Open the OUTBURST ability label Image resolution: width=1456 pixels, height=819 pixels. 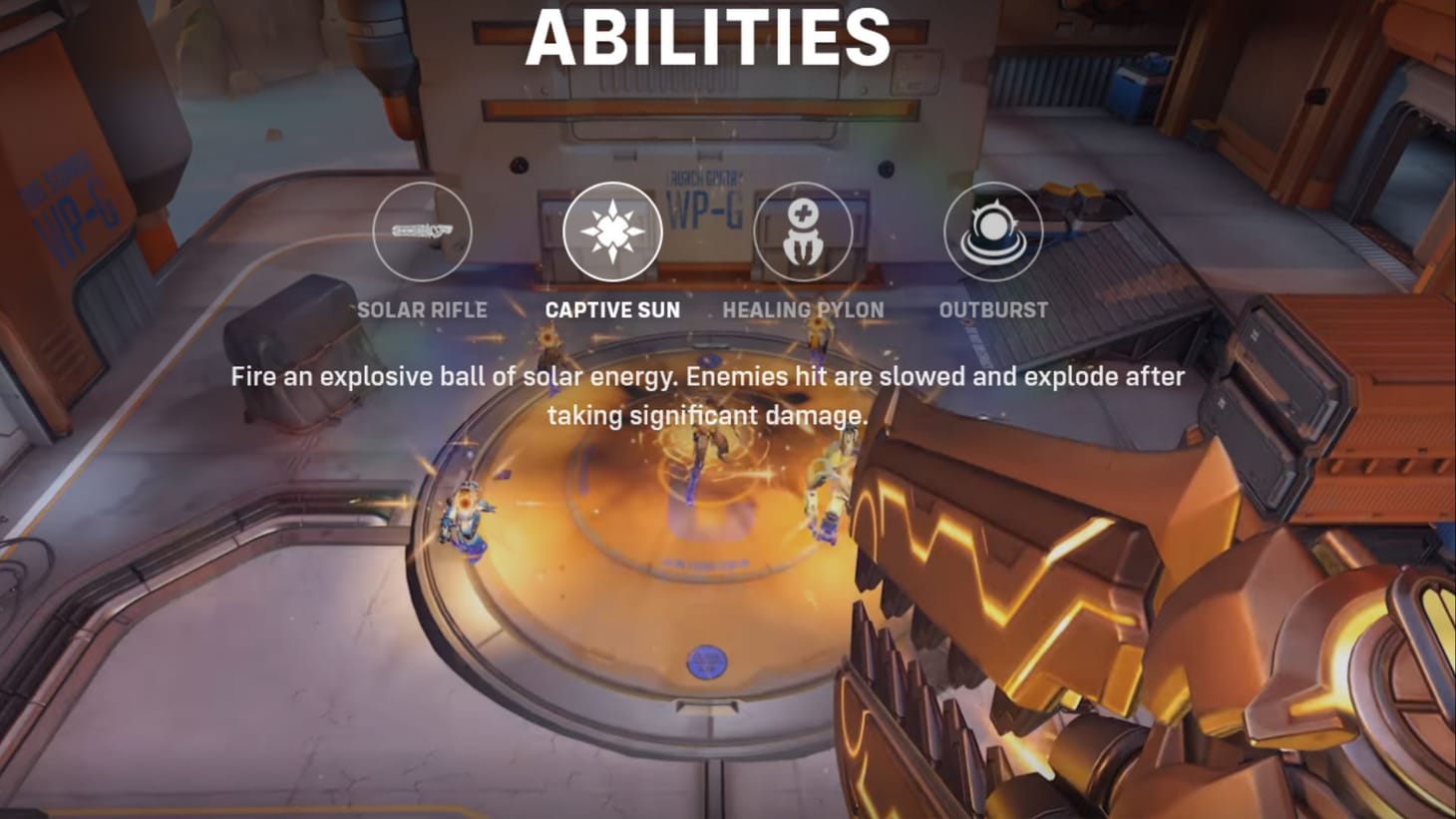click(x=992, y=309)
